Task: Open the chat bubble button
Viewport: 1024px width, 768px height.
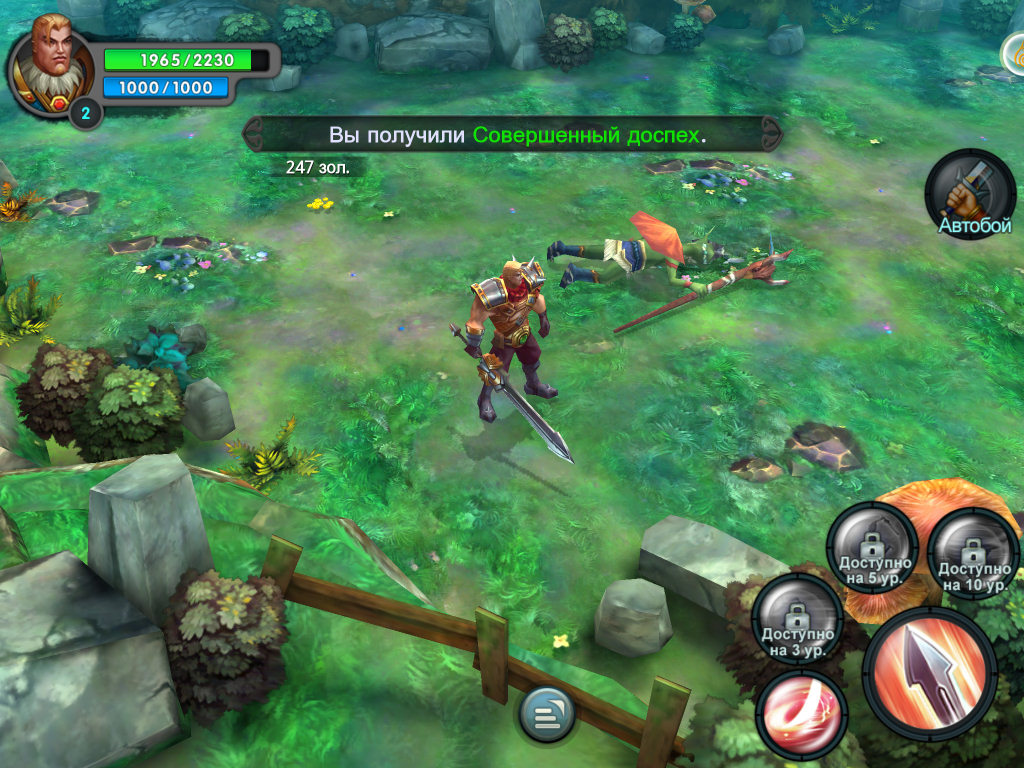Action: point(546,715)
